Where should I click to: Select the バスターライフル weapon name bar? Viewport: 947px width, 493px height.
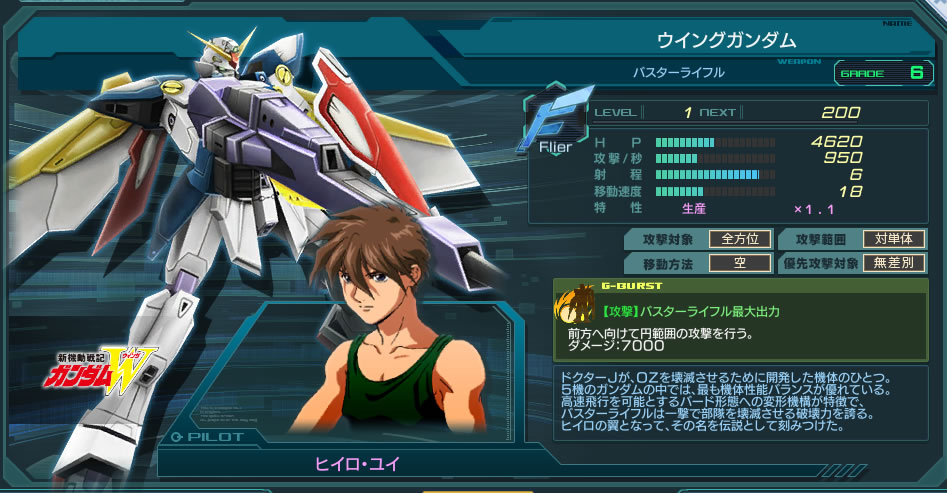tap(678, 72)
